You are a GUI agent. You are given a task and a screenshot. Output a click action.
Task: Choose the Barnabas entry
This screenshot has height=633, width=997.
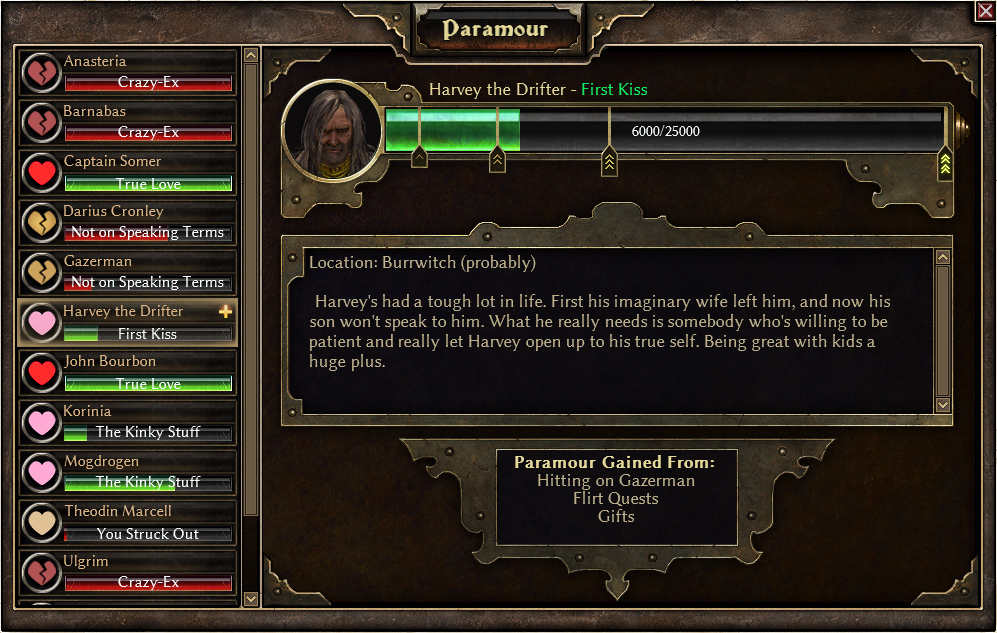pyautogui.click(x=128, y=122)
